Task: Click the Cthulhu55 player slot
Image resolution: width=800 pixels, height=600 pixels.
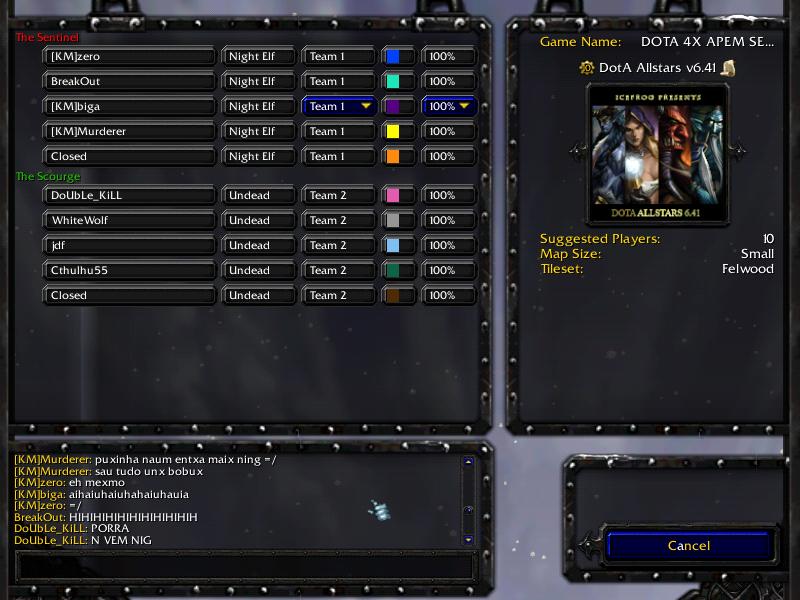Action: click(x=130, y=270)
